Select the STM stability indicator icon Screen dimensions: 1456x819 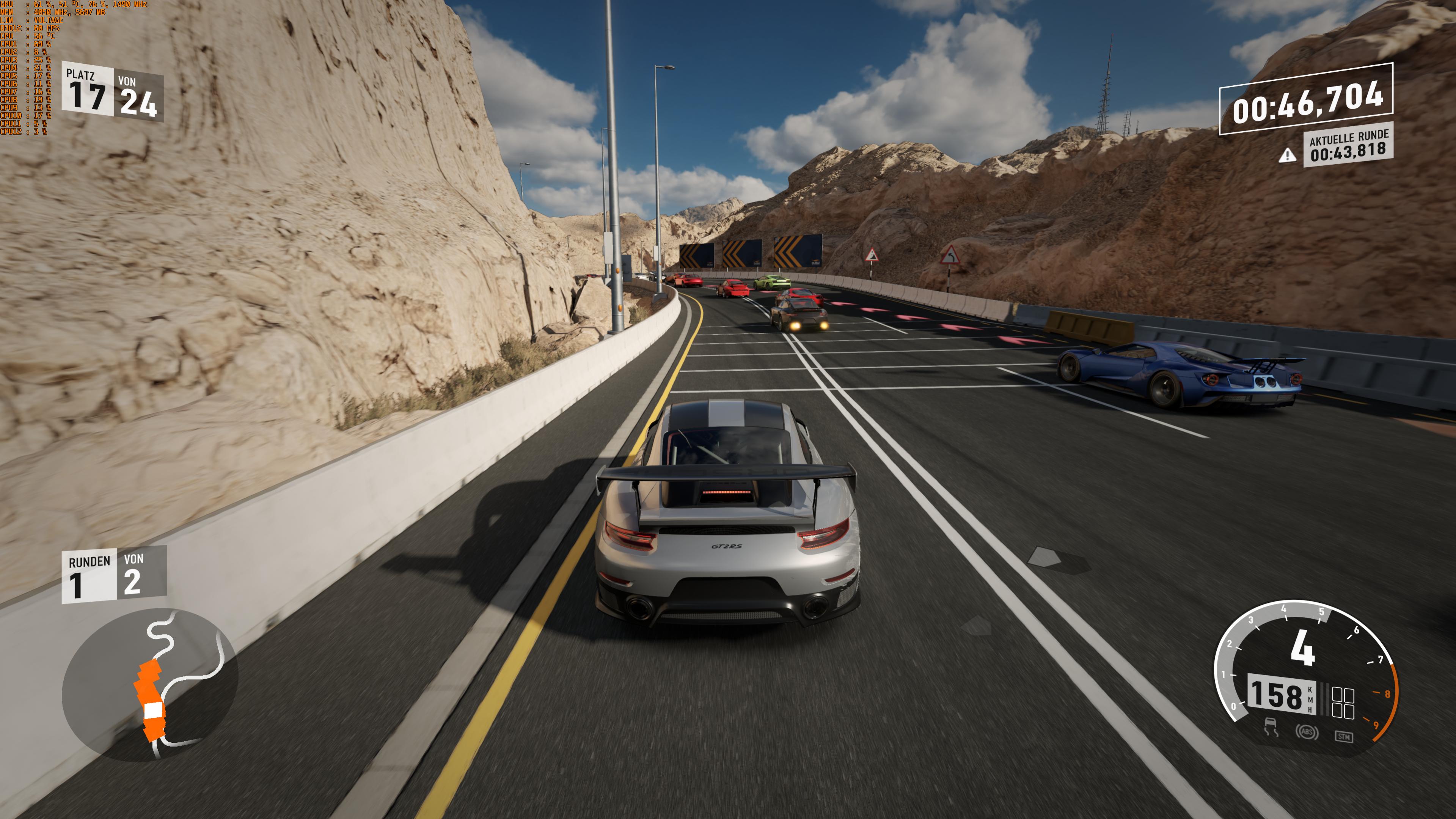[x=1344, y=736]
